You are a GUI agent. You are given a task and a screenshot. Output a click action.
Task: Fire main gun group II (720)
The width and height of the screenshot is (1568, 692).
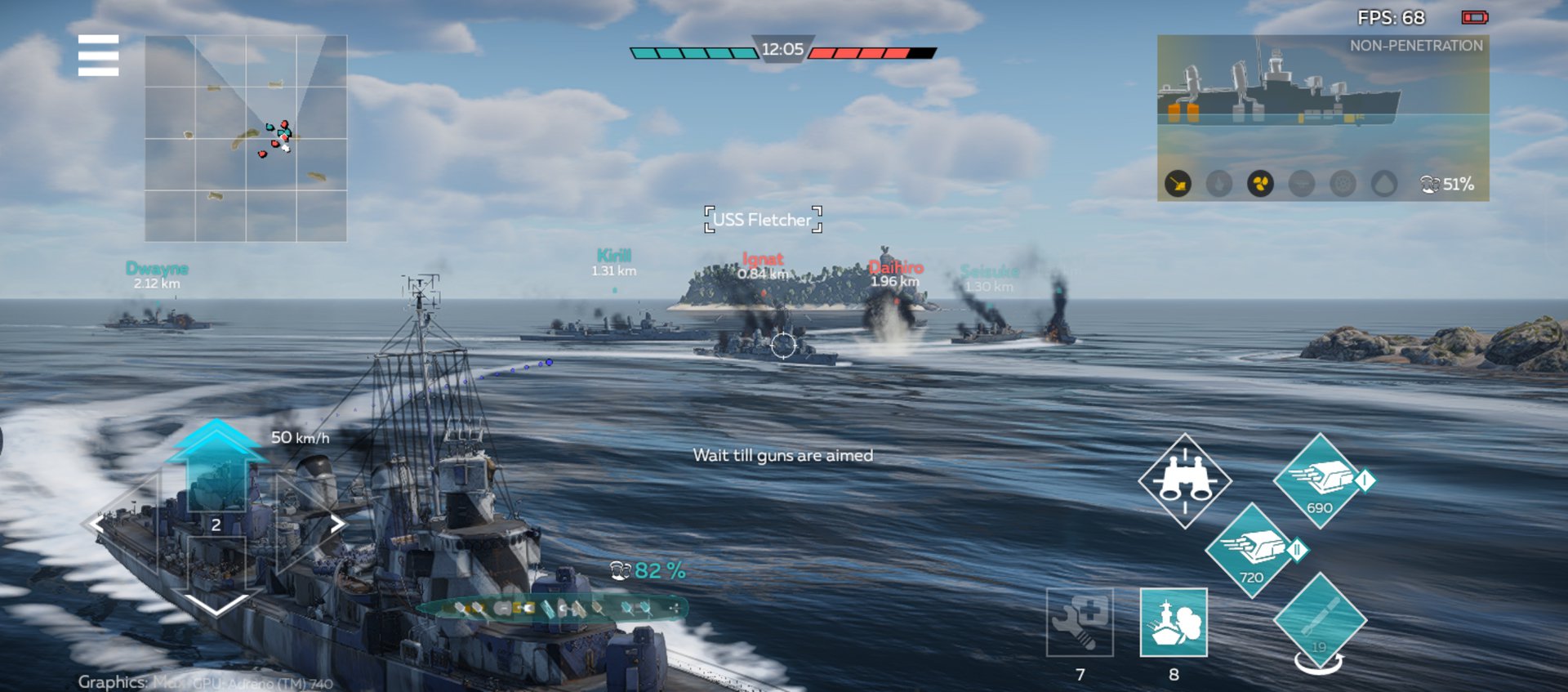coord(1252,551)
